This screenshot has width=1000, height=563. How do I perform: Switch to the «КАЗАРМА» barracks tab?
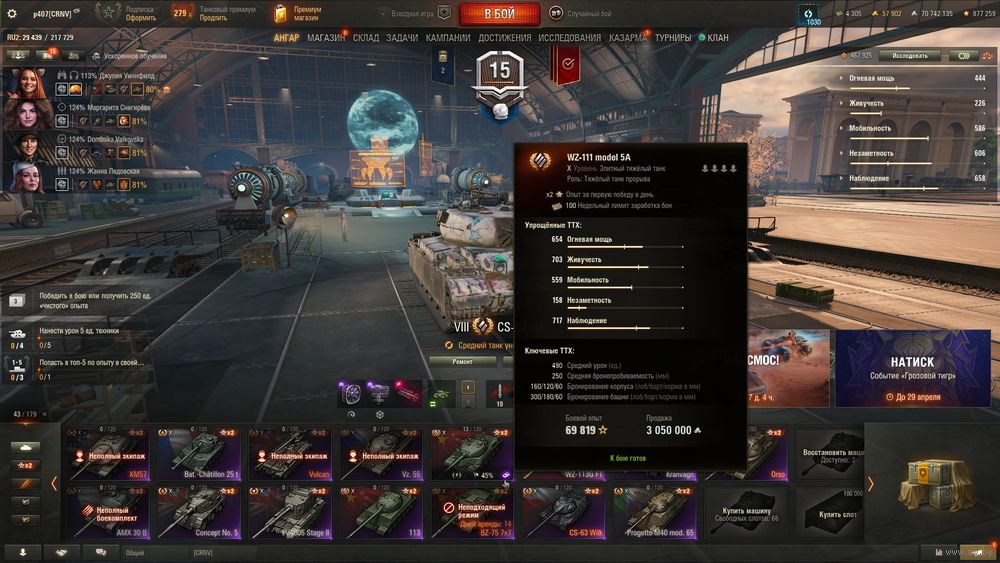(628, 38)
